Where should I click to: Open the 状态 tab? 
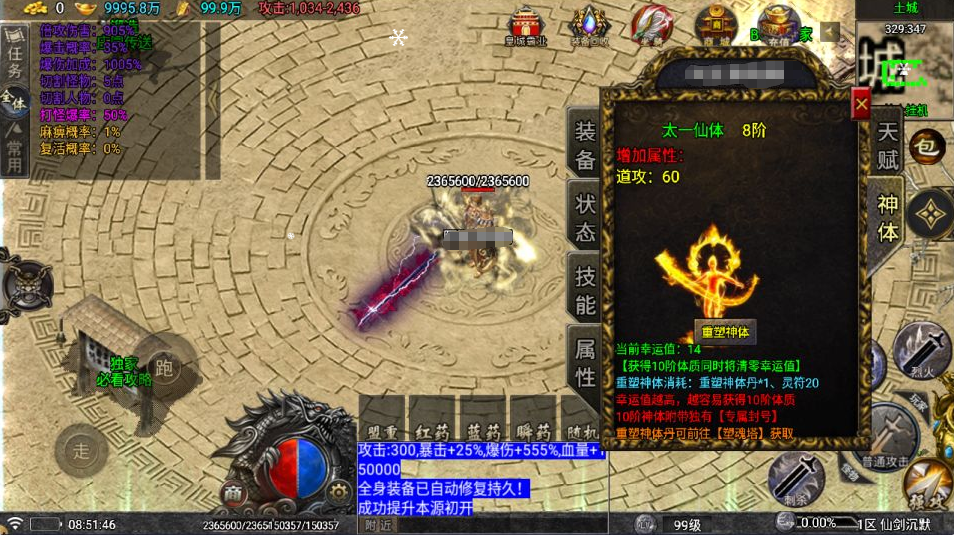point(585,216)
